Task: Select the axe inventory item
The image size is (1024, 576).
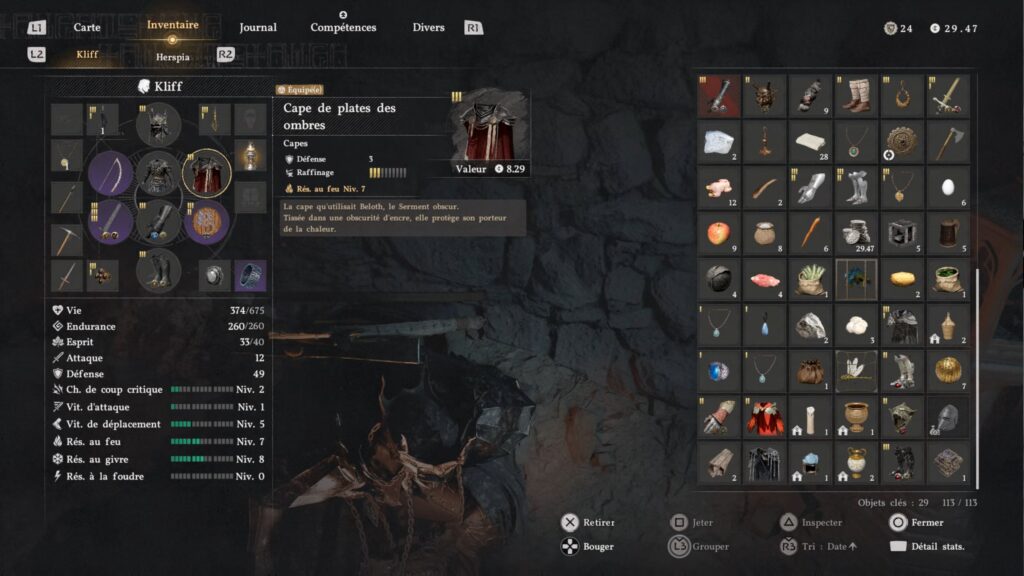Action: coord(947,141)
